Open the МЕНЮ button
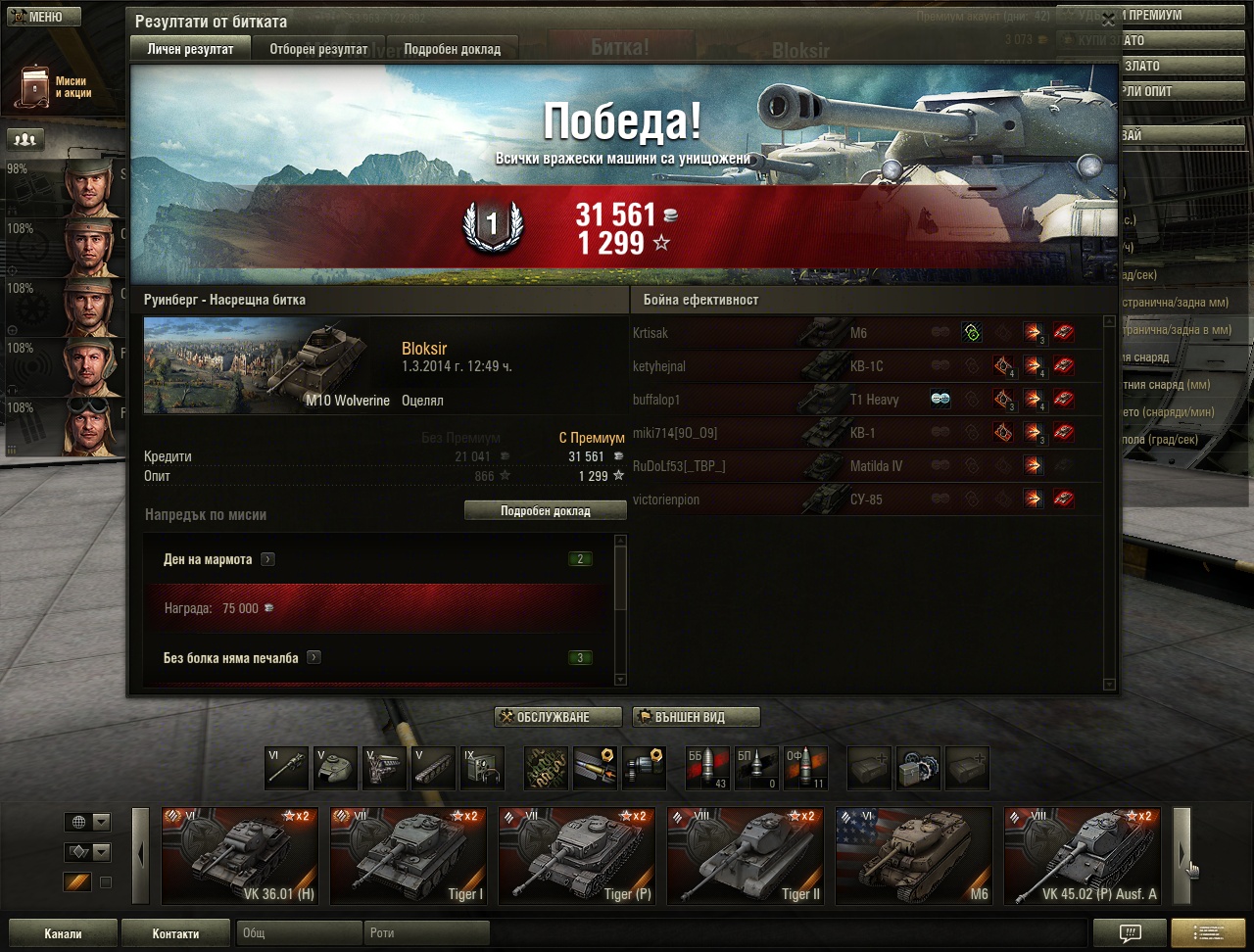 click(40, 17)
